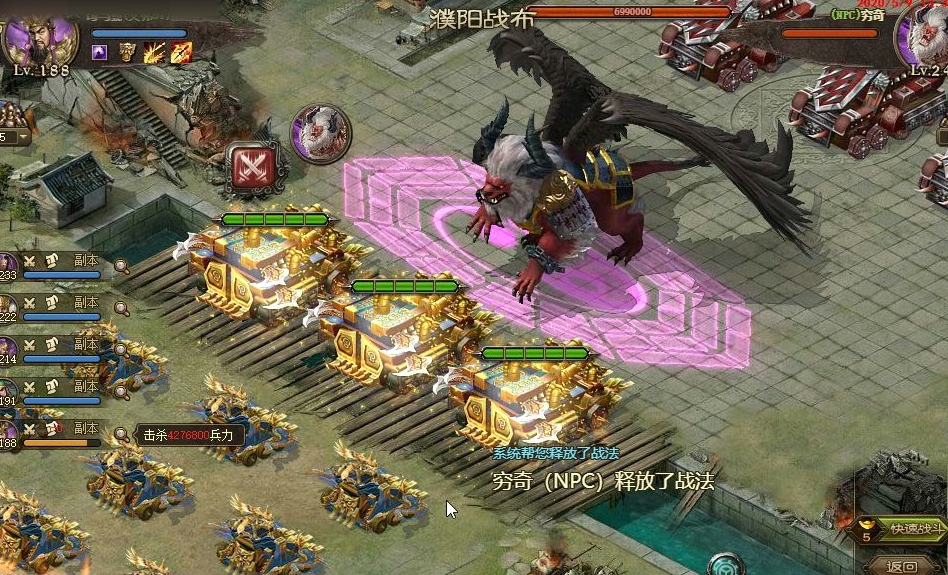948x575 pixels.
Task: Open the teal round emblem button
Action: coord(726,566)
